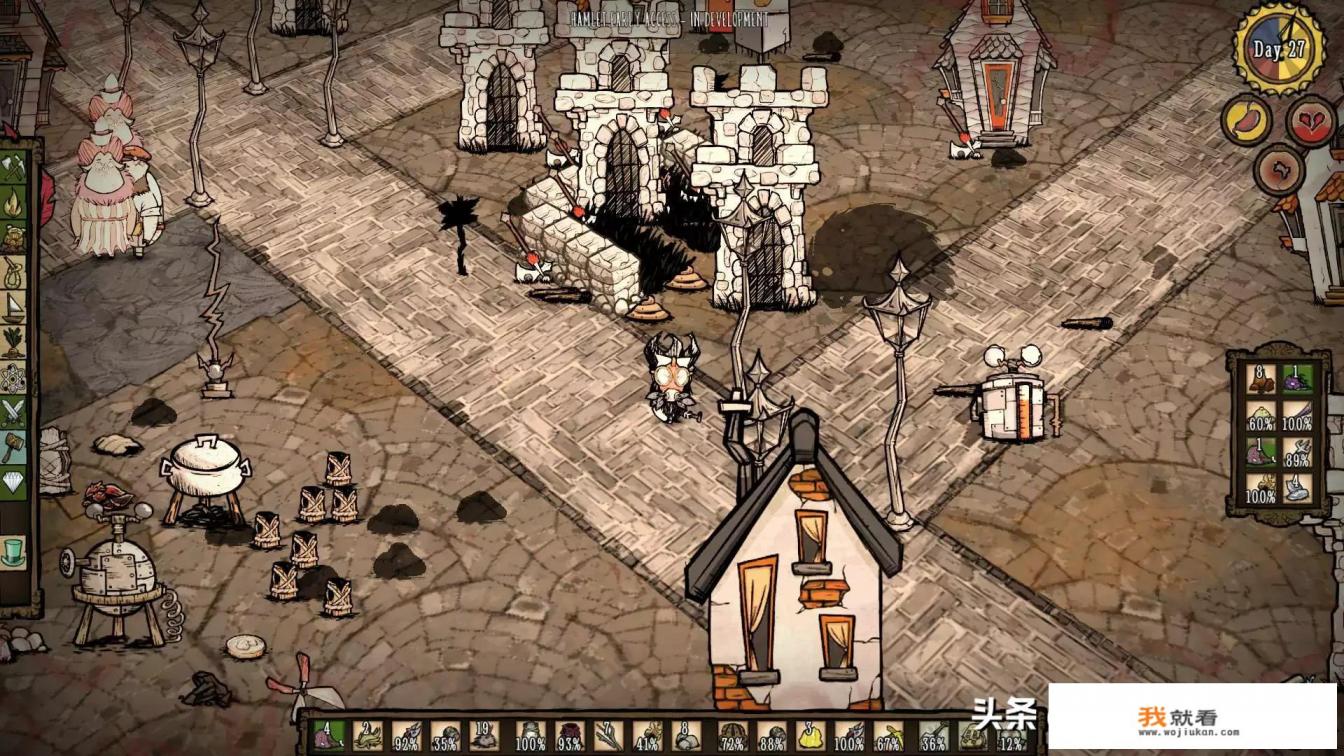This screenshot has width=1344, height=756.
Task: Choose the crossed swords Fight tab
Action: point(13,411)
